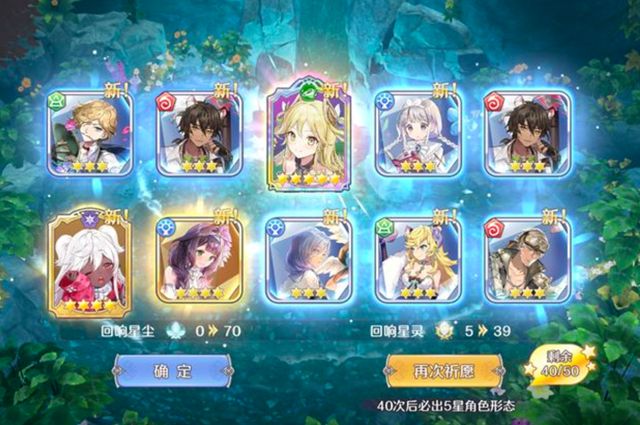Wish again with the 再次祈愿 button
The width and height of the screenshot is (640, 425).
pyautogui.click(x=444, y=371)
